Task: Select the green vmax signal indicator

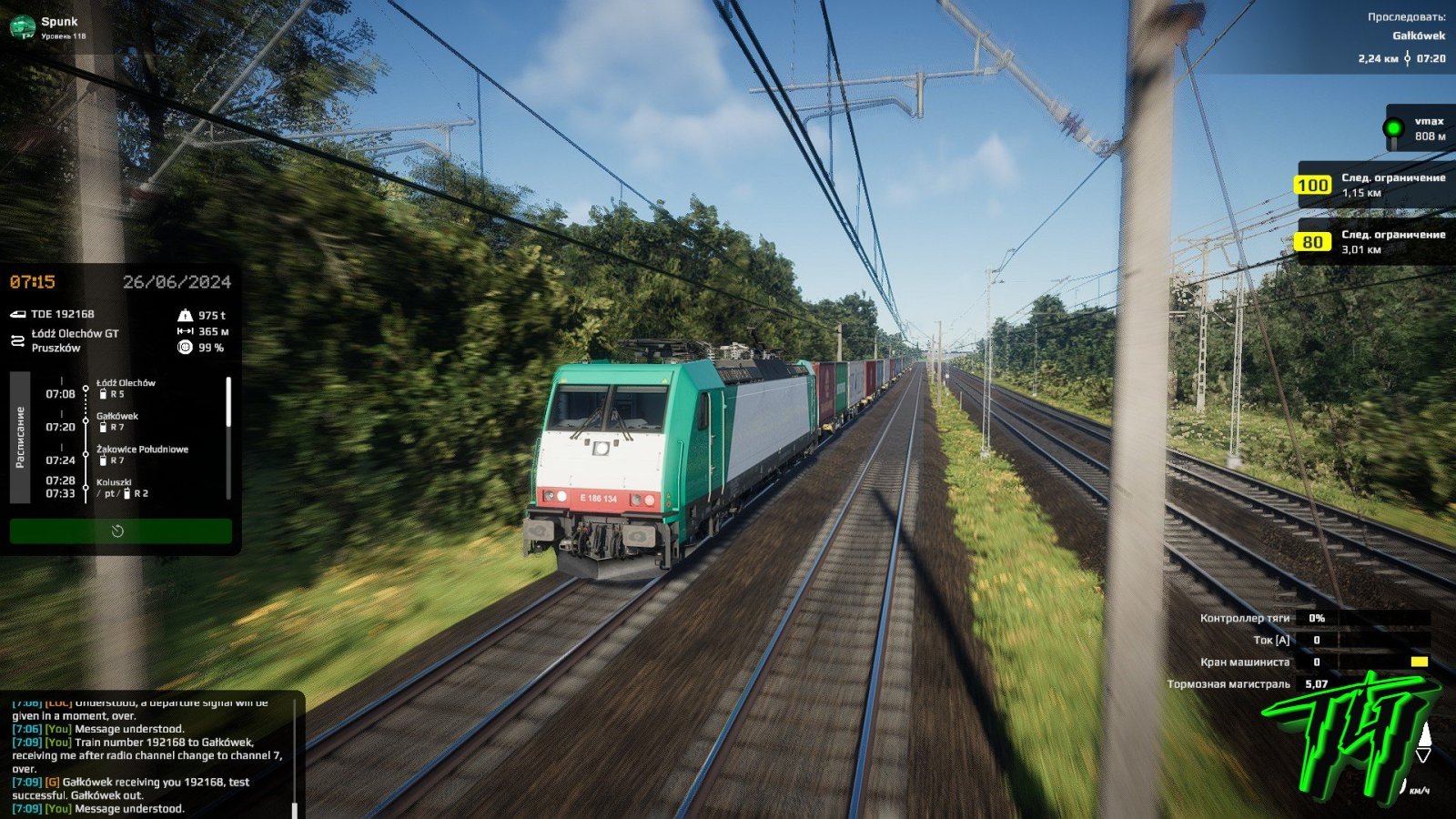Action: 1392,128
